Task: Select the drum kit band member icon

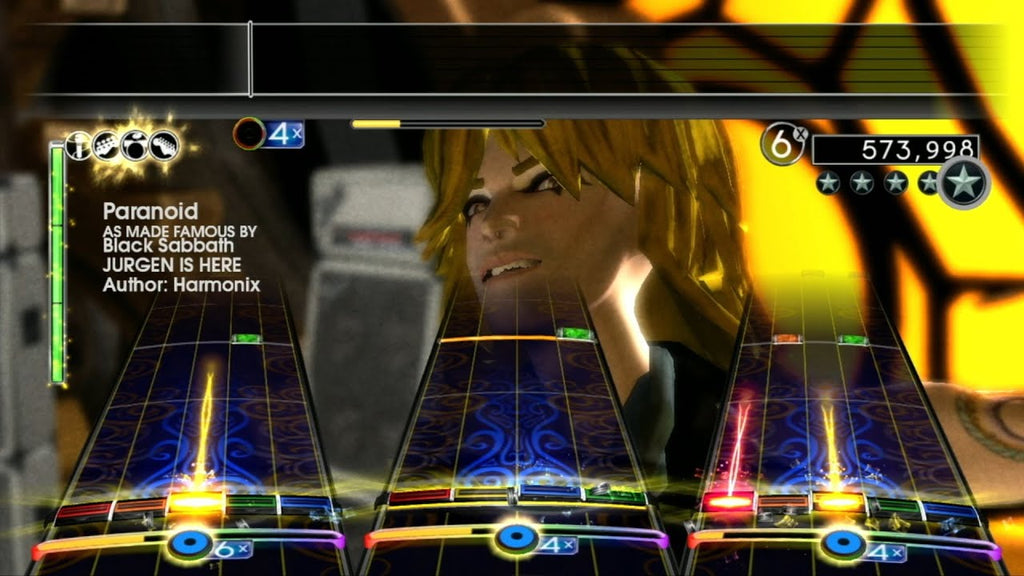Action: point(134,146)
